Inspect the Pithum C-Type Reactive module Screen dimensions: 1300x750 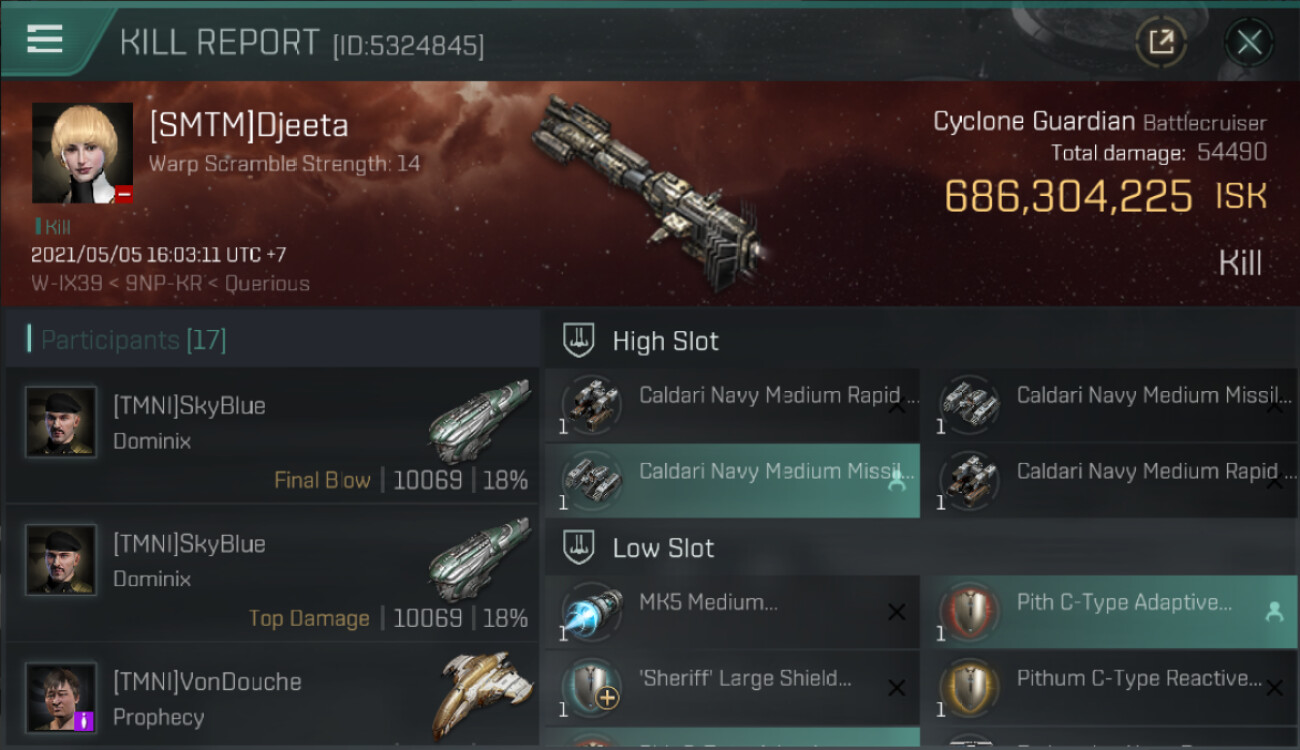(1108, 688)
